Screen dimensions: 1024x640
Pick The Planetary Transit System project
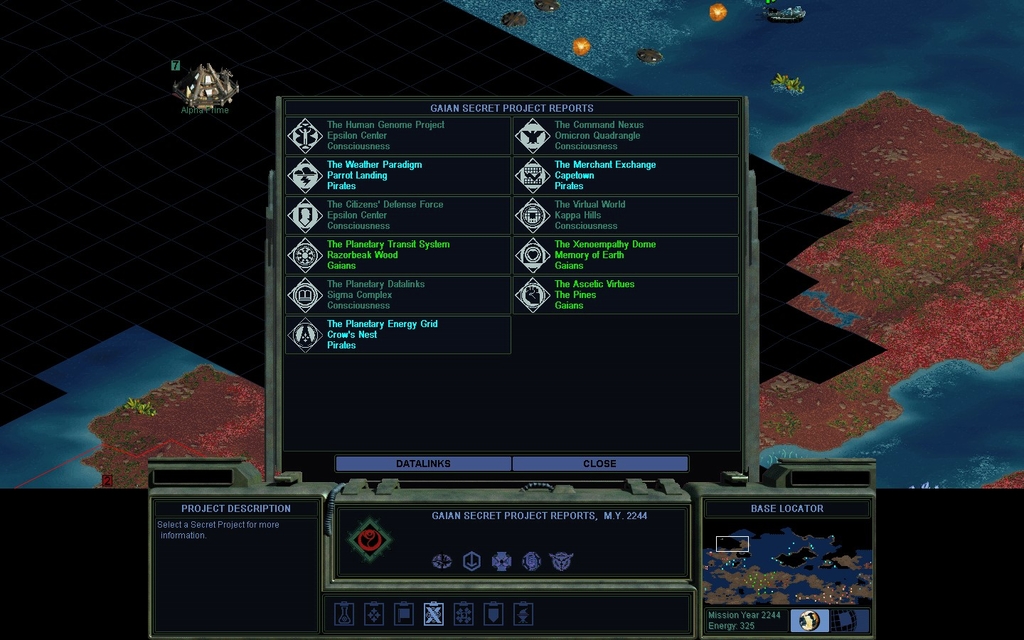398,255
